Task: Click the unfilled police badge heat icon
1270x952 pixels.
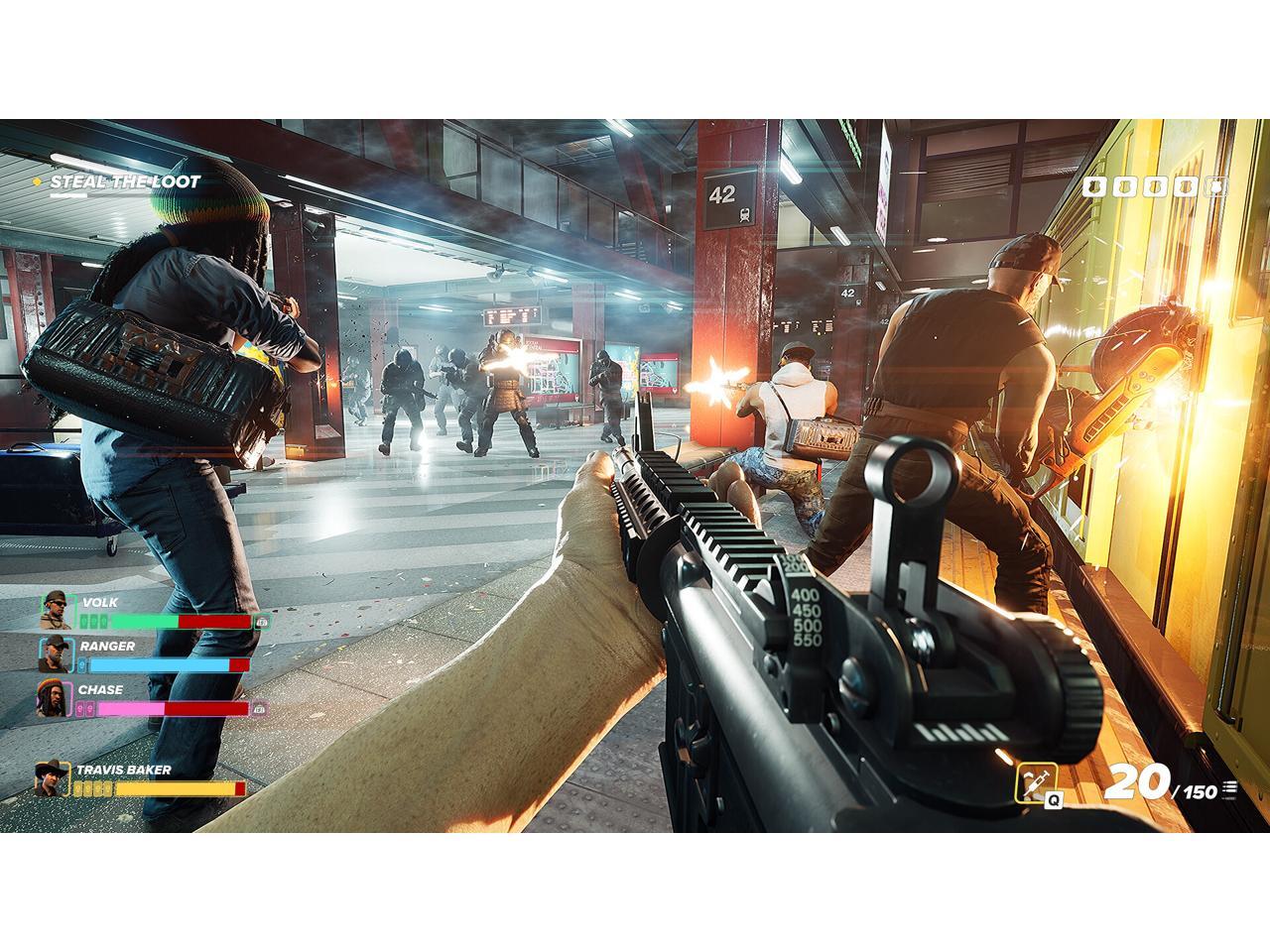Action: pos(1215,186)
